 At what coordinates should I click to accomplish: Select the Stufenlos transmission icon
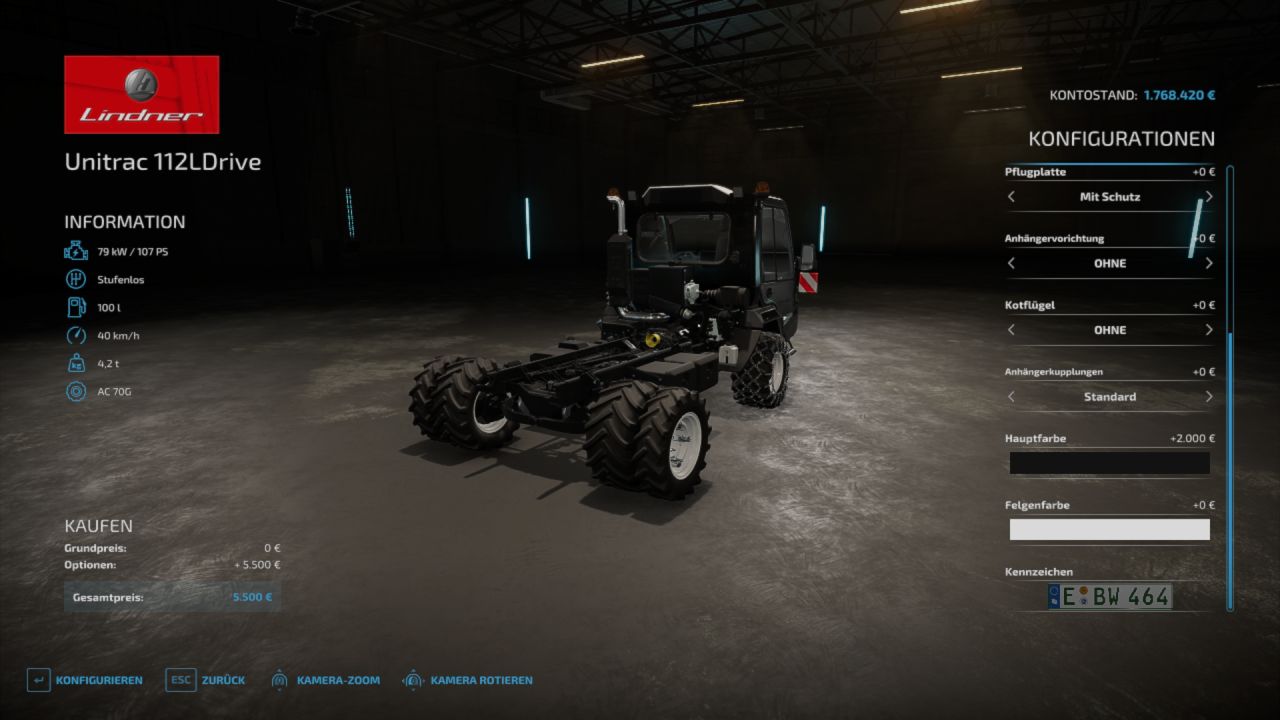[x=74, y=279]
